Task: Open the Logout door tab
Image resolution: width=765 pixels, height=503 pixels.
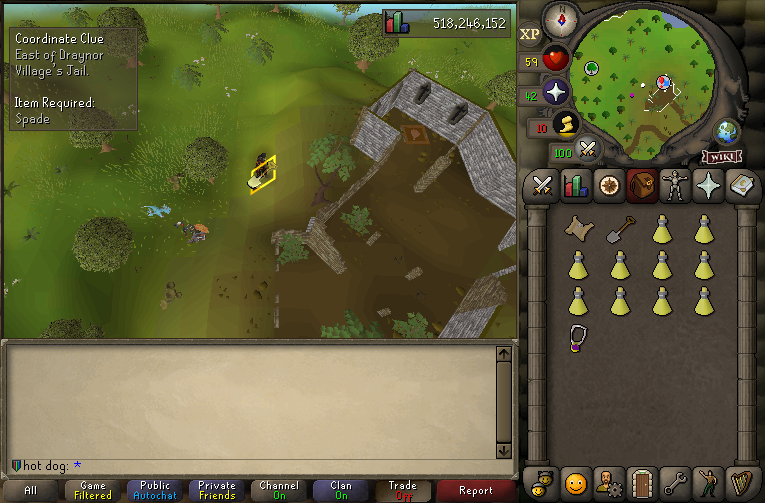Action: pos(641,481)
